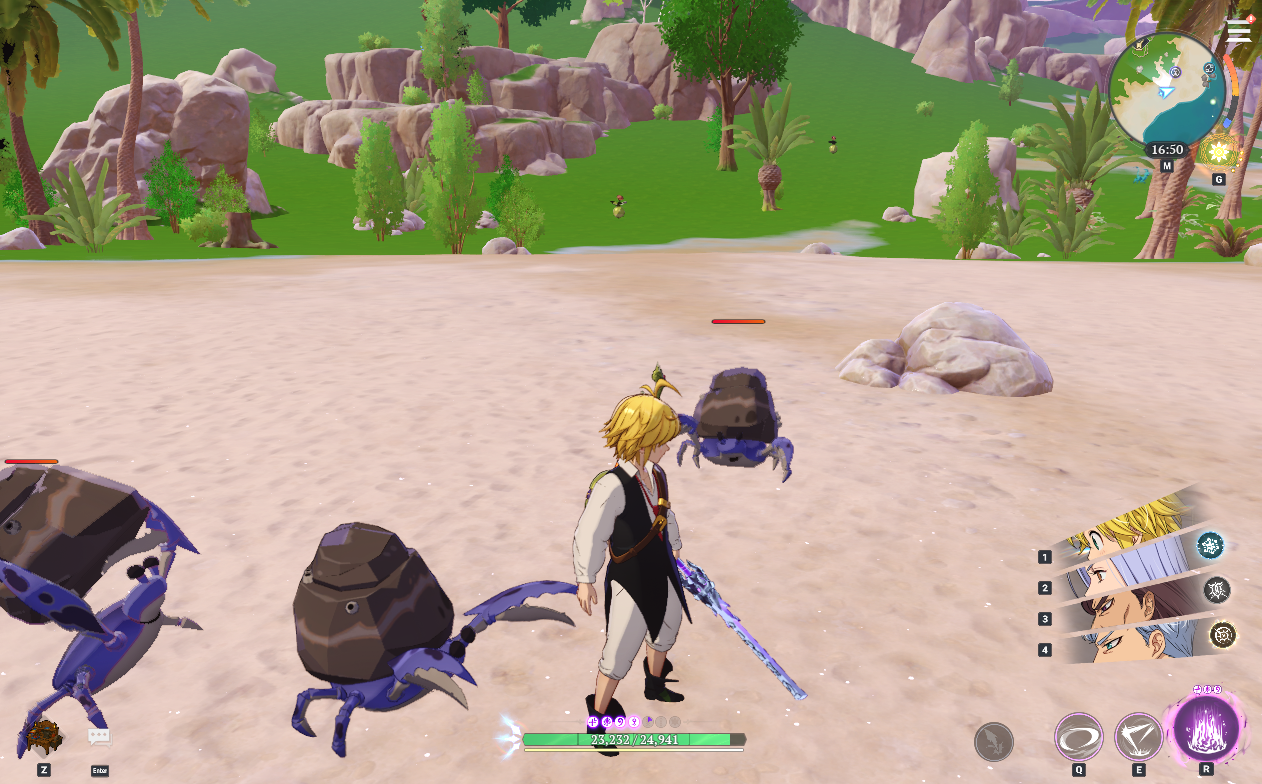Trigger the teal burst tag skill icon

1211,545
